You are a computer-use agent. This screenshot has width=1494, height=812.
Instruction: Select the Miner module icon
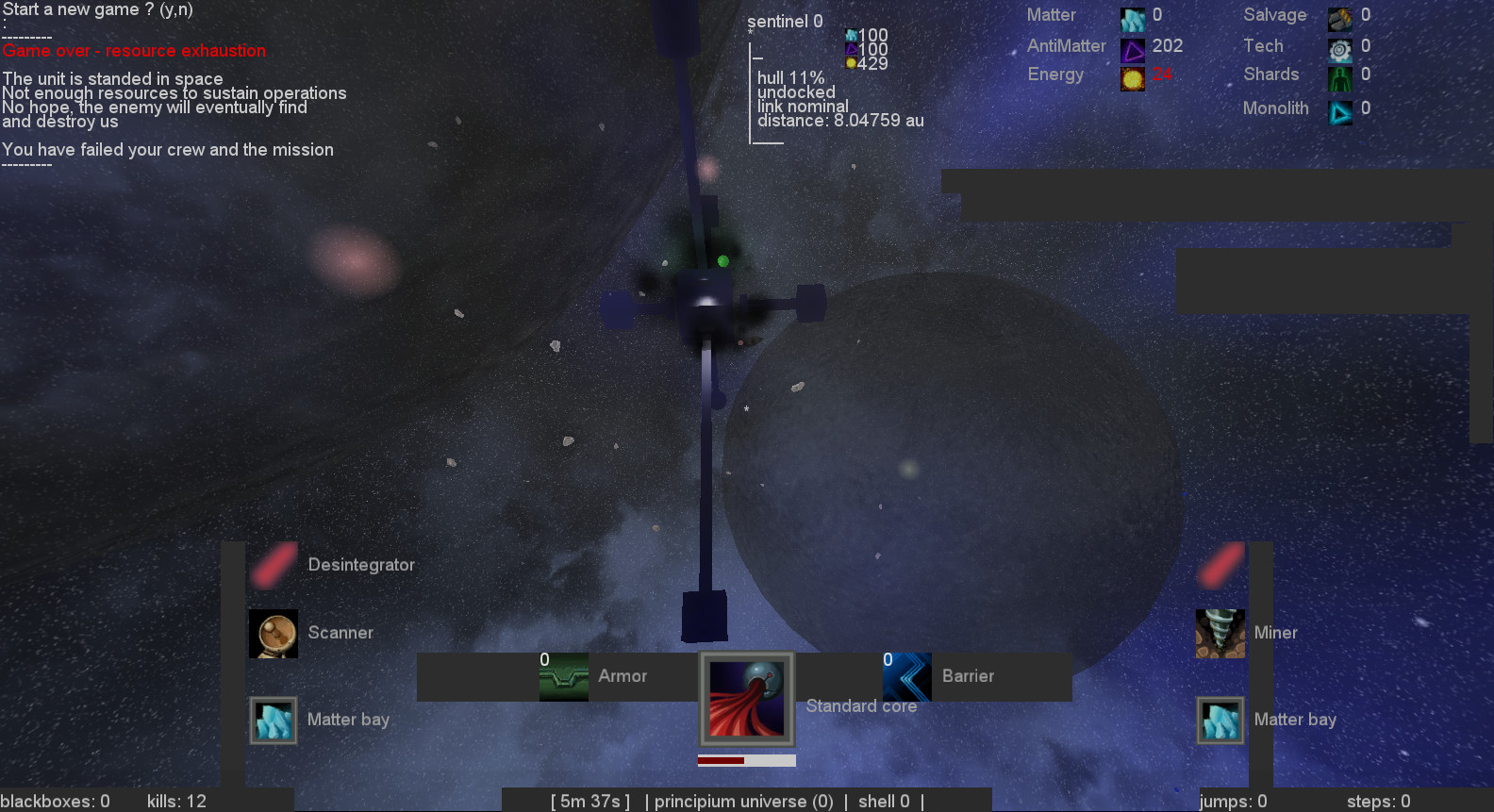click(x=1220, y=633)
